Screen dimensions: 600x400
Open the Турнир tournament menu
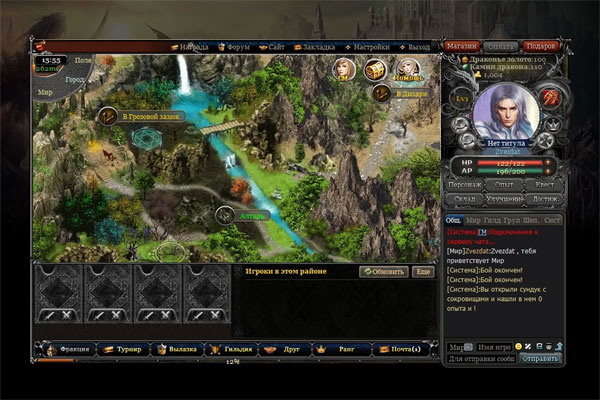(x=127, y=349)
